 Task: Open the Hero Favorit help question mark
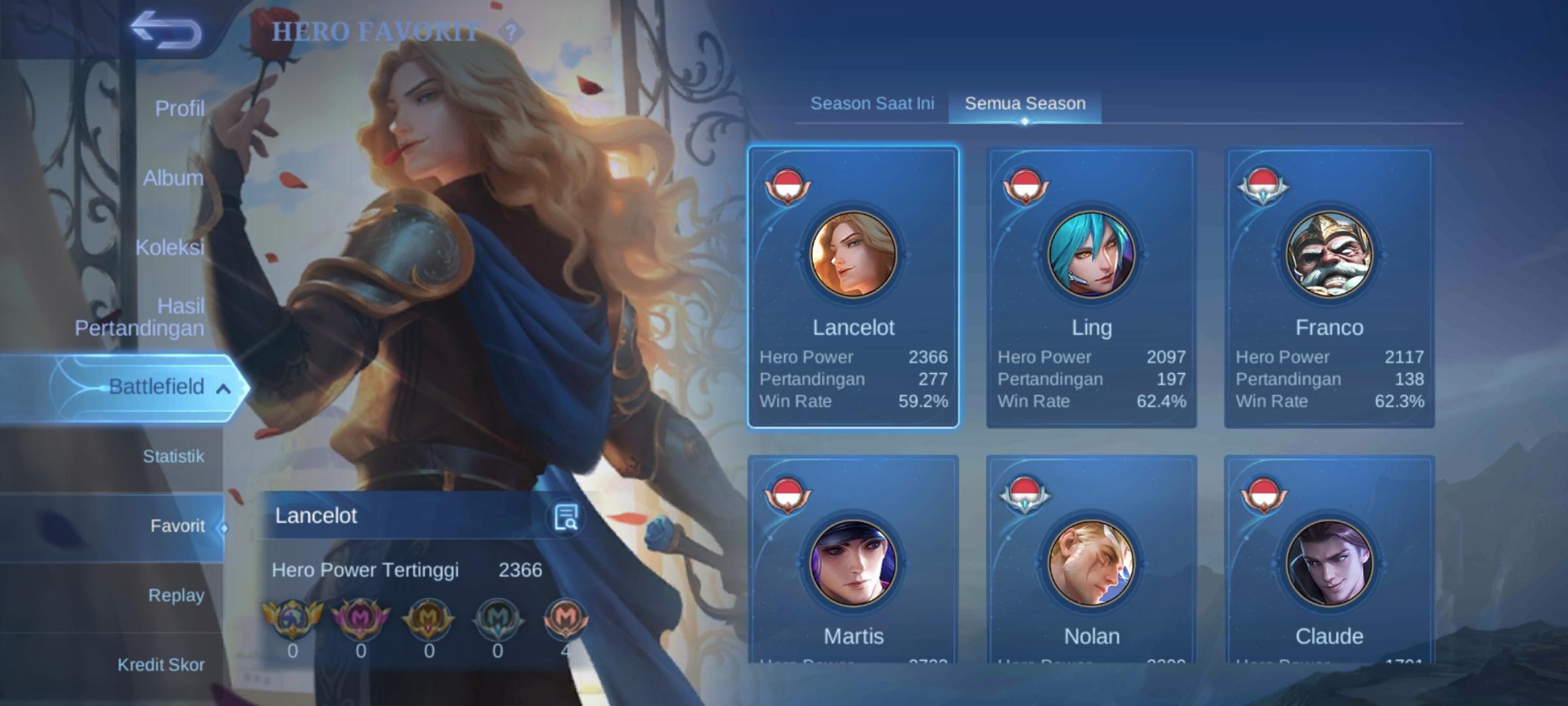tap(511, 31)
